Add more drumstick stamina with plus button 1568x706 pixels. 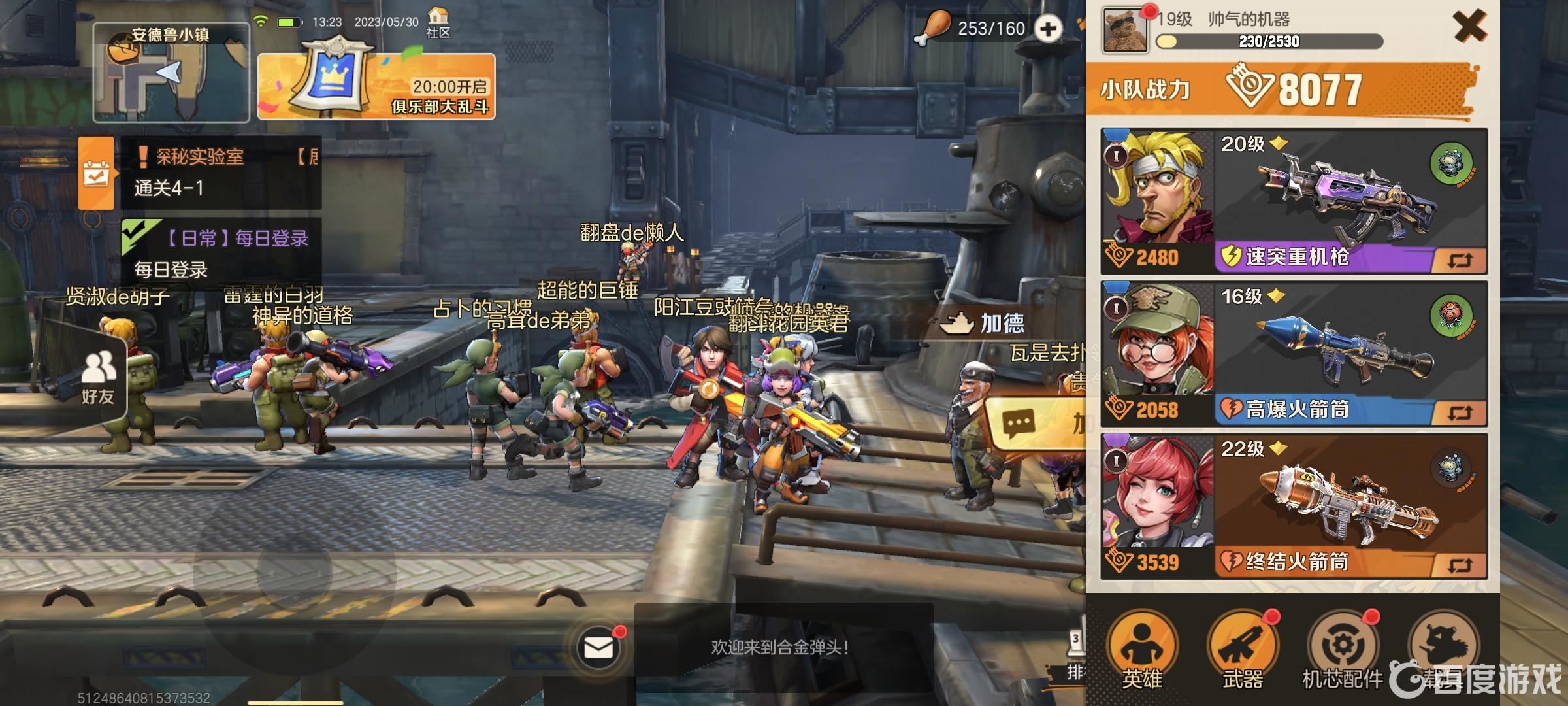coord(1049,29)
